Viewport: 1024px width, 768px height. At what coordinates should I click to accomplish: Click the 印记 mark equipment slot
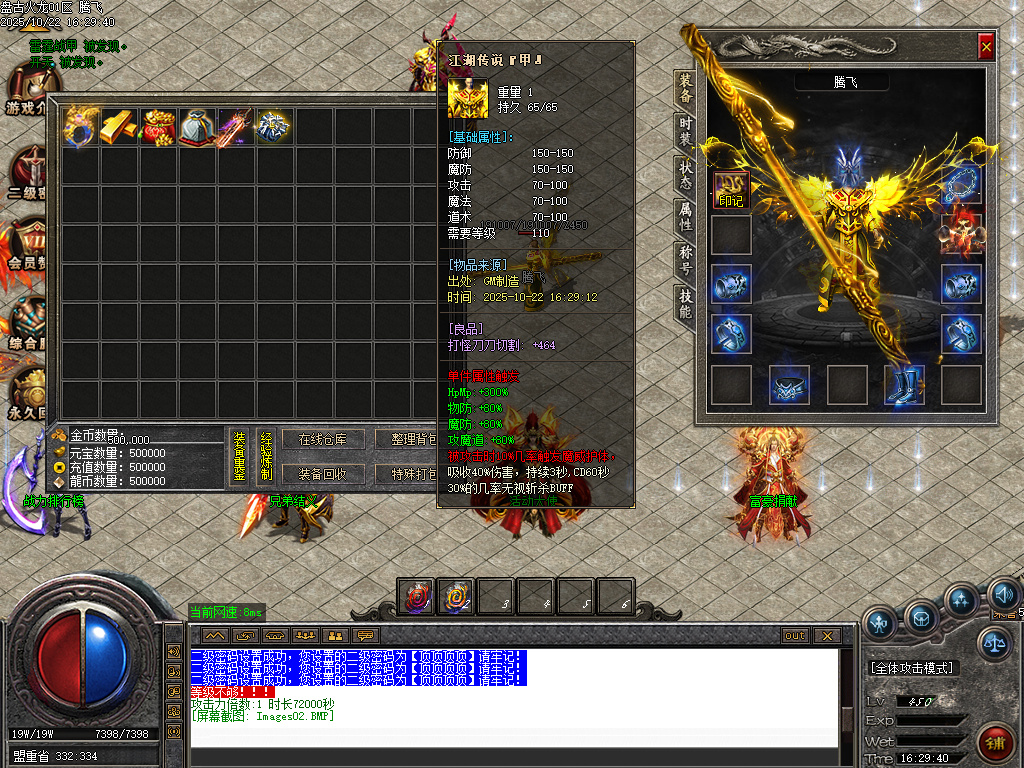731,187
